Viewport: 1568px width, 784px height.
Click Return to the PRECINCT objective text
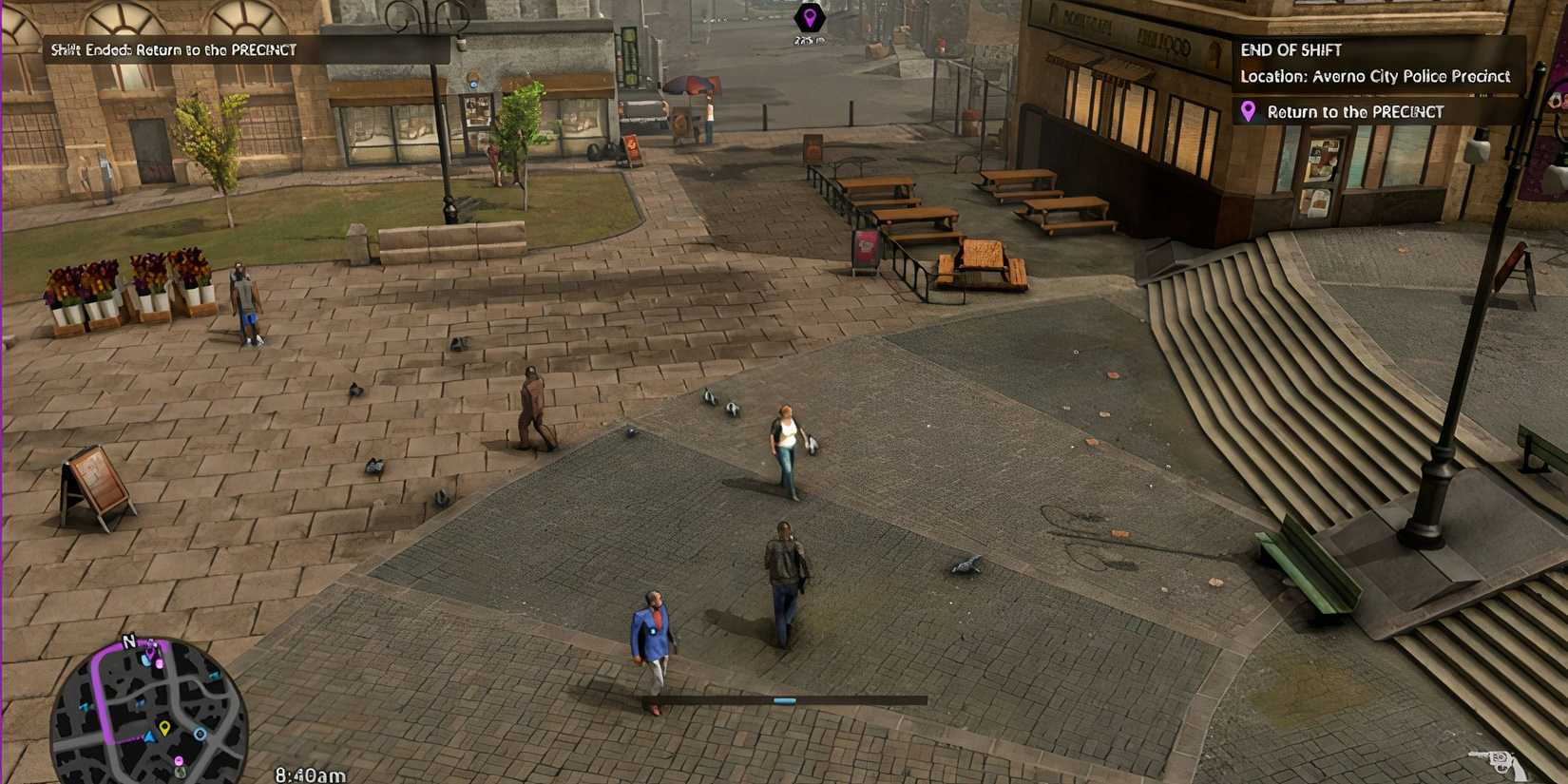click(x=1354, y=112)
